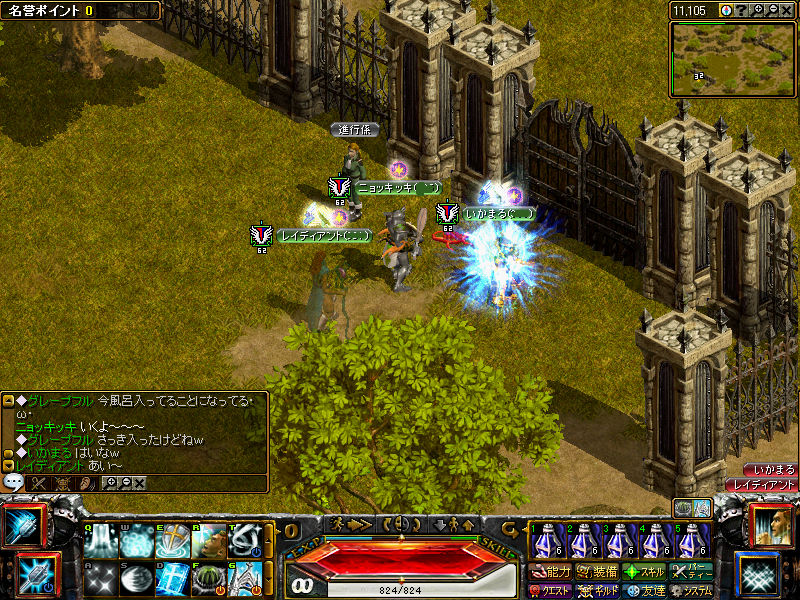Image resolution: width=800 pixels, height=600 pixels.
Task: Open the 友達 (friends) list
Action: pos(643,591)
